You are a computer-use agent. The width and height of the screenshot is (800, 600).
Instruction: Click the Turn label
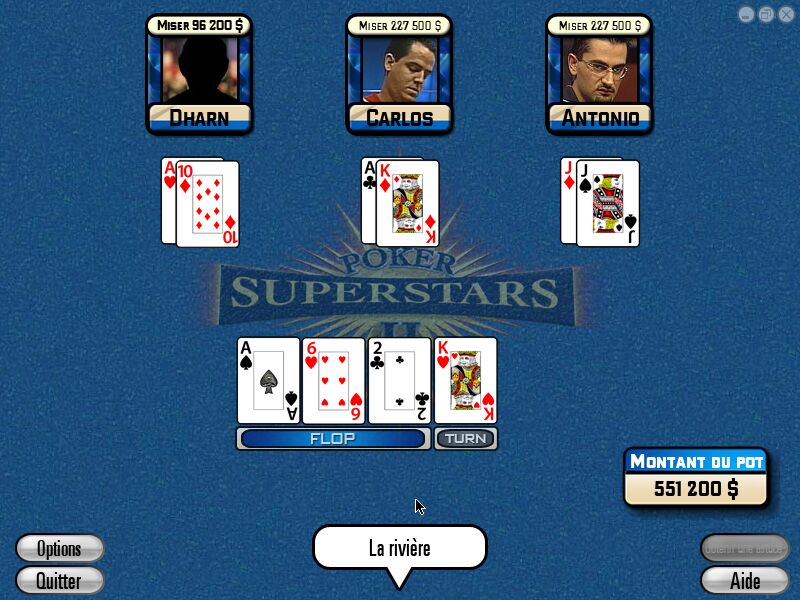tap(465, 438)
